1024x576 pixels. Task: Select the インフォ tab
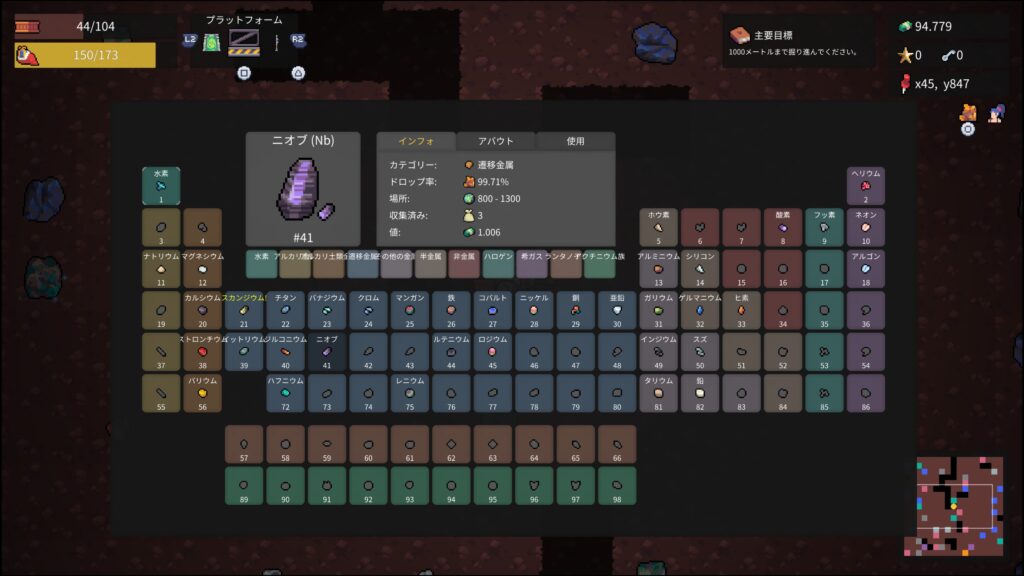click(x=415, y=141)
